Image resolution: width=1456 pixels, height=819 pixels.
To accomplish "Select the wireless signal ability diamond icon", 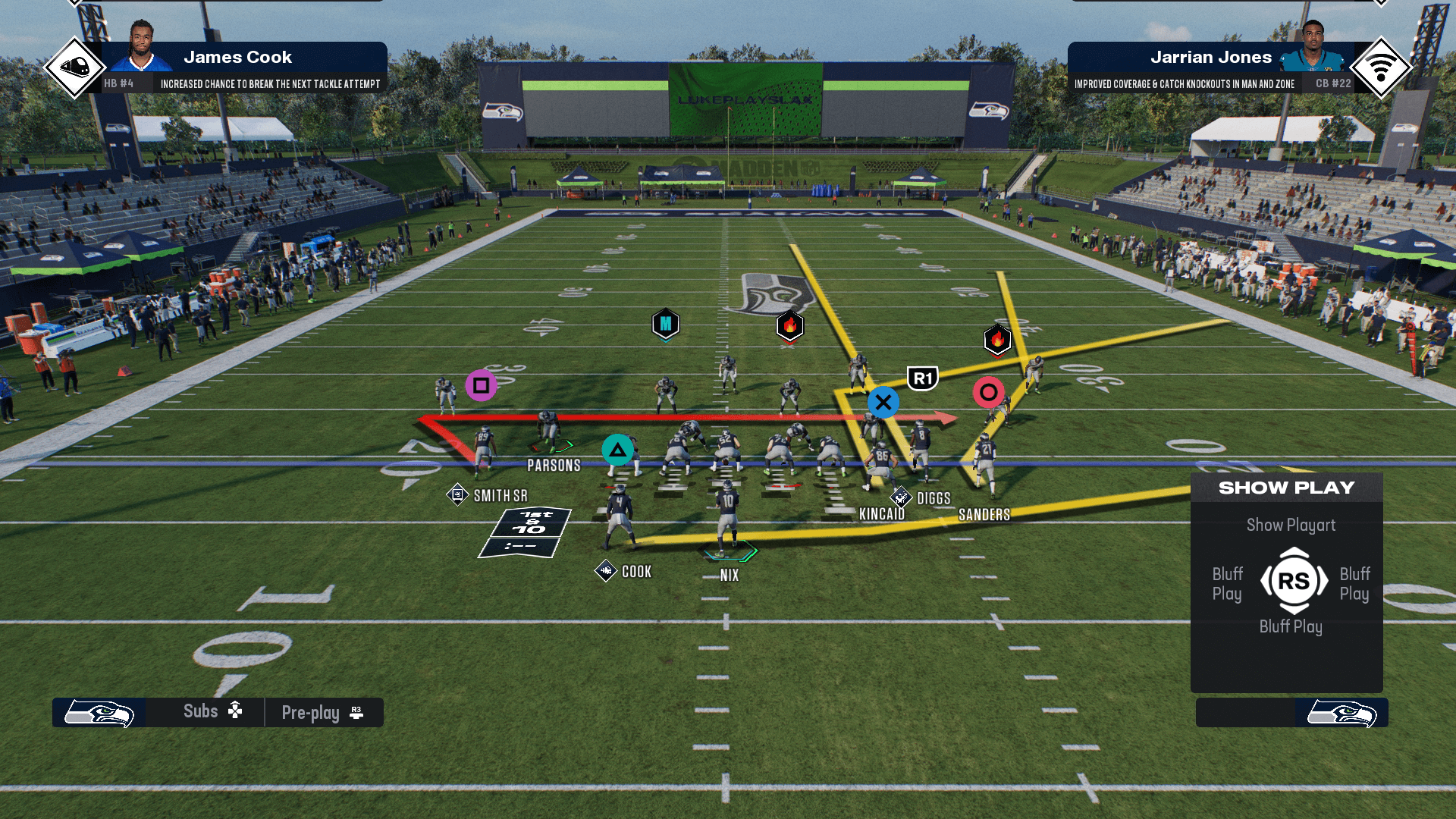I will point(1381,67).
